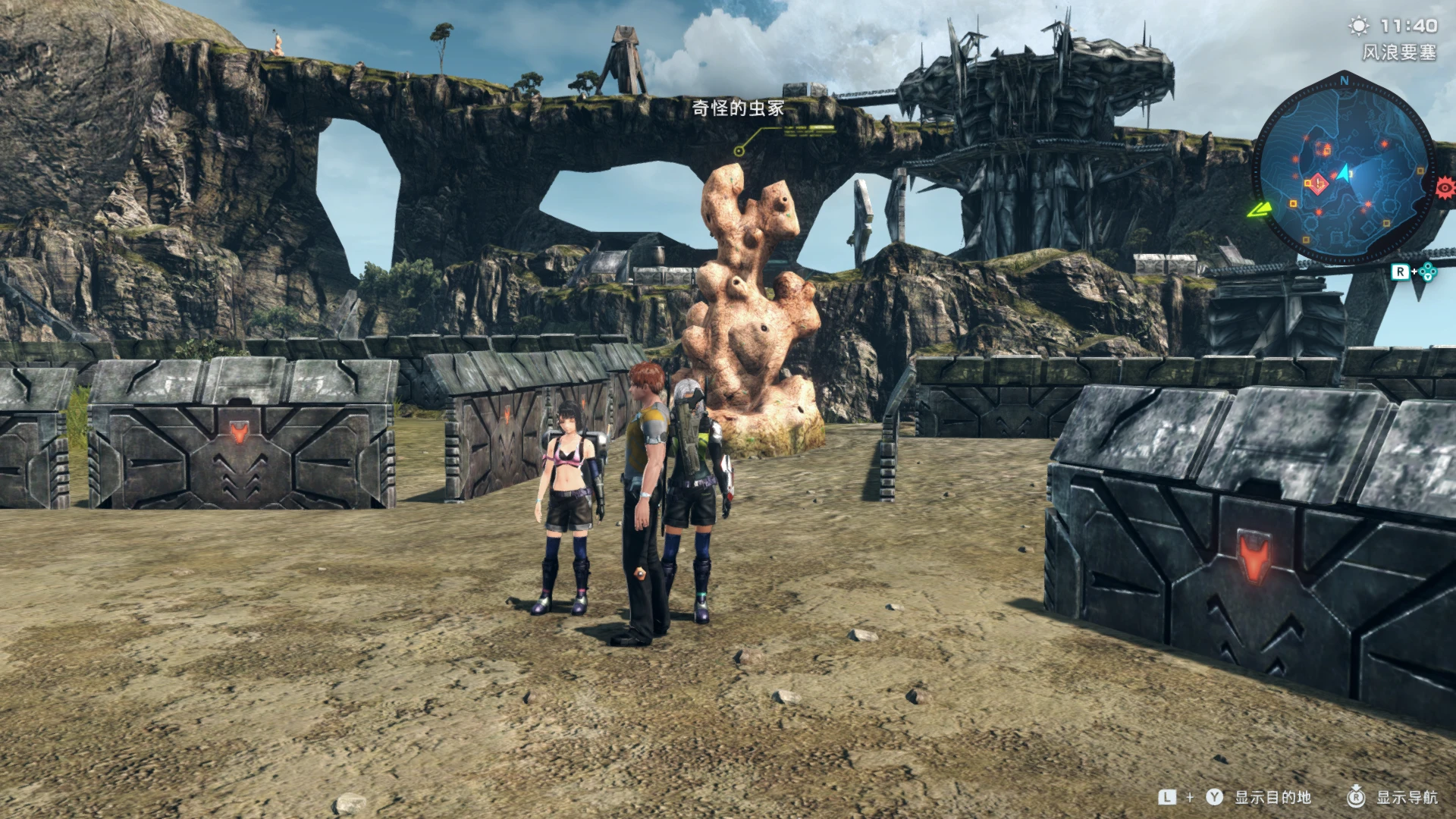Click the red eye icon beside the minimap

click(x=1445, y=187)
